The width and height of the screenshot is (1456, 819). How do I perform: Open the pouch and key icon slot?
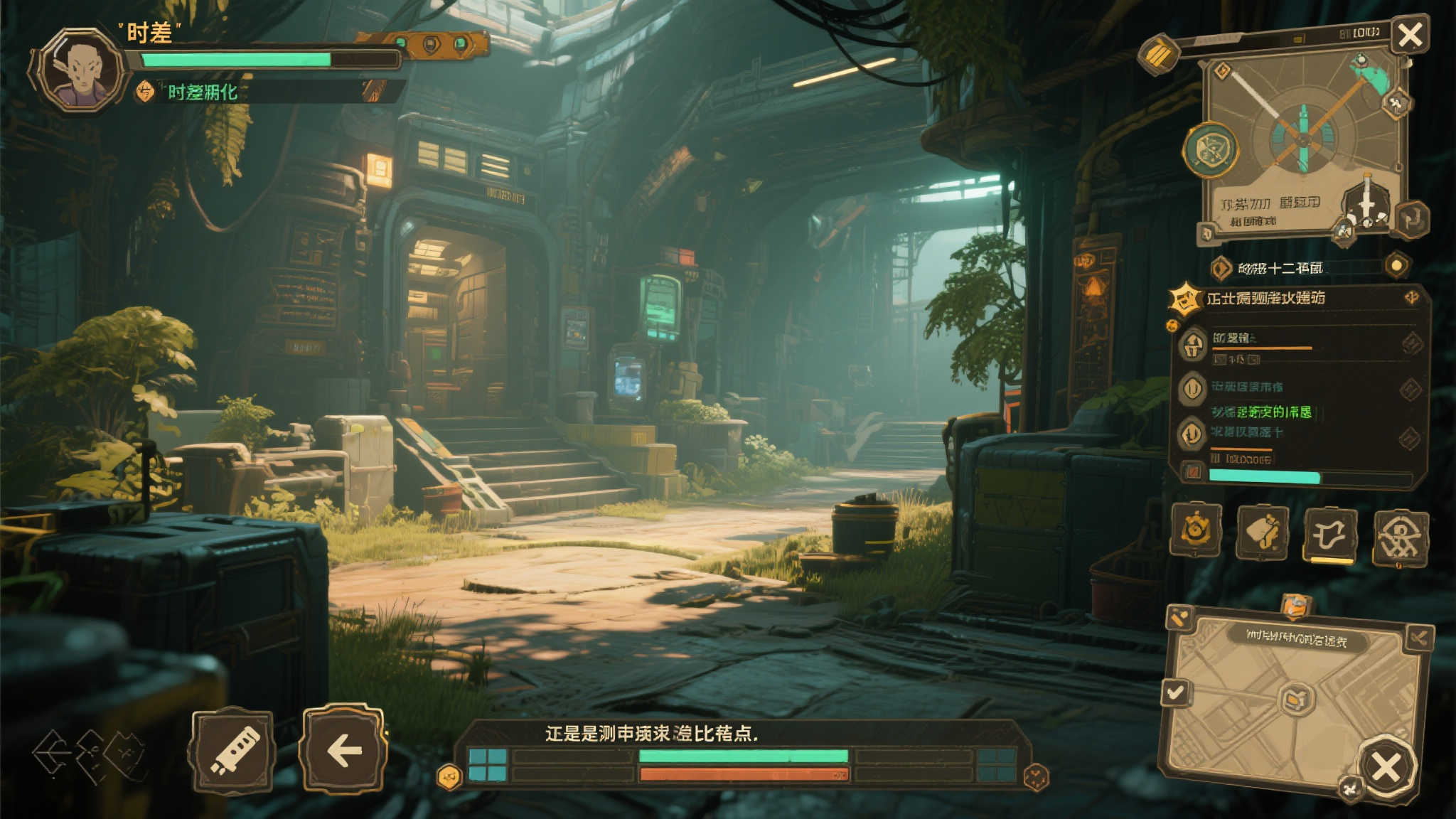pos(1263,532)
